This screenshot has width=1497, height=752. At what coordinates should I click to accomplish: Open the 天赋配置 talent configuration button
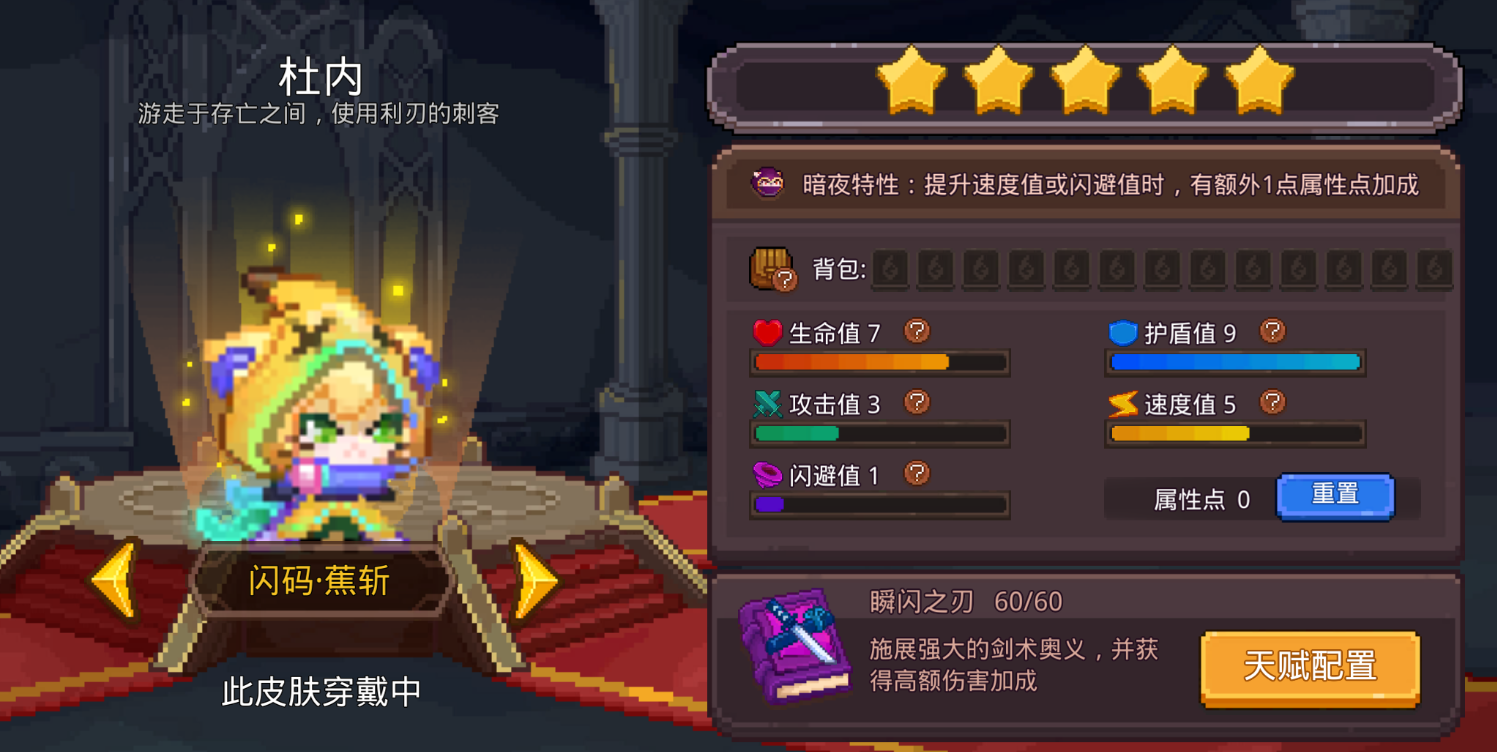coord(1310,668)
